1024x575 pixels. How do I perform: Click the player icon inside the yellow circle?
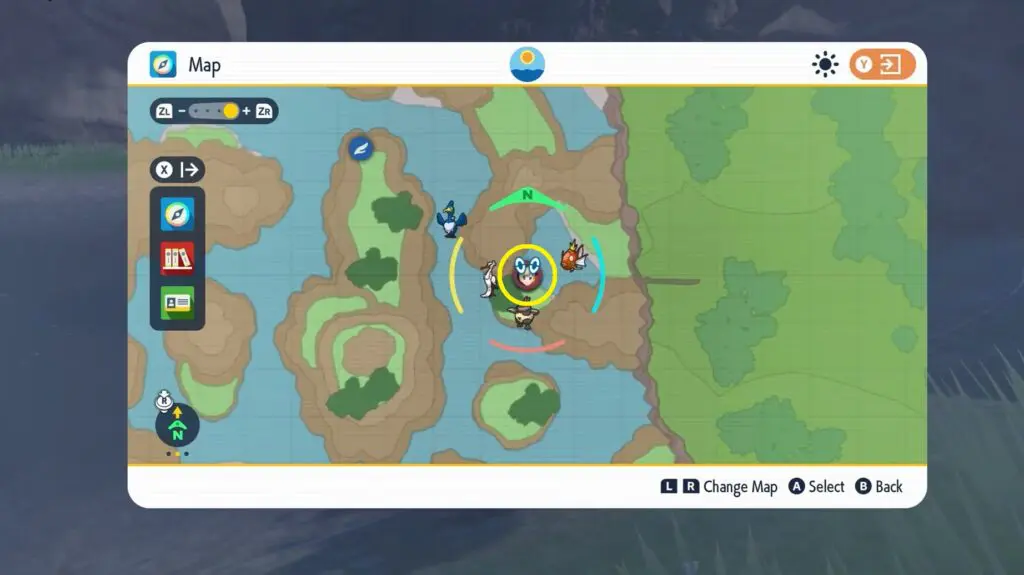(528, 274)
